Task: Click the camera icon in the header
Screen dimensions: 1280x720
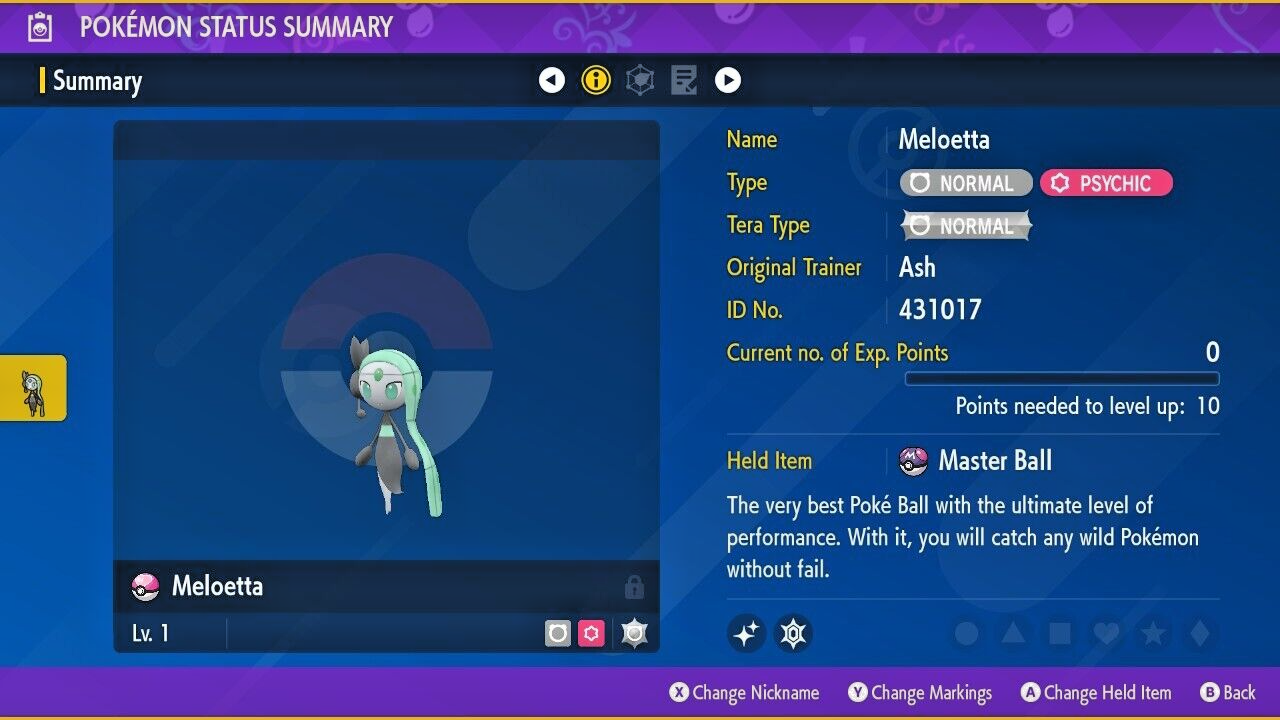Action: pyautogui.click(x=40, y=26)
